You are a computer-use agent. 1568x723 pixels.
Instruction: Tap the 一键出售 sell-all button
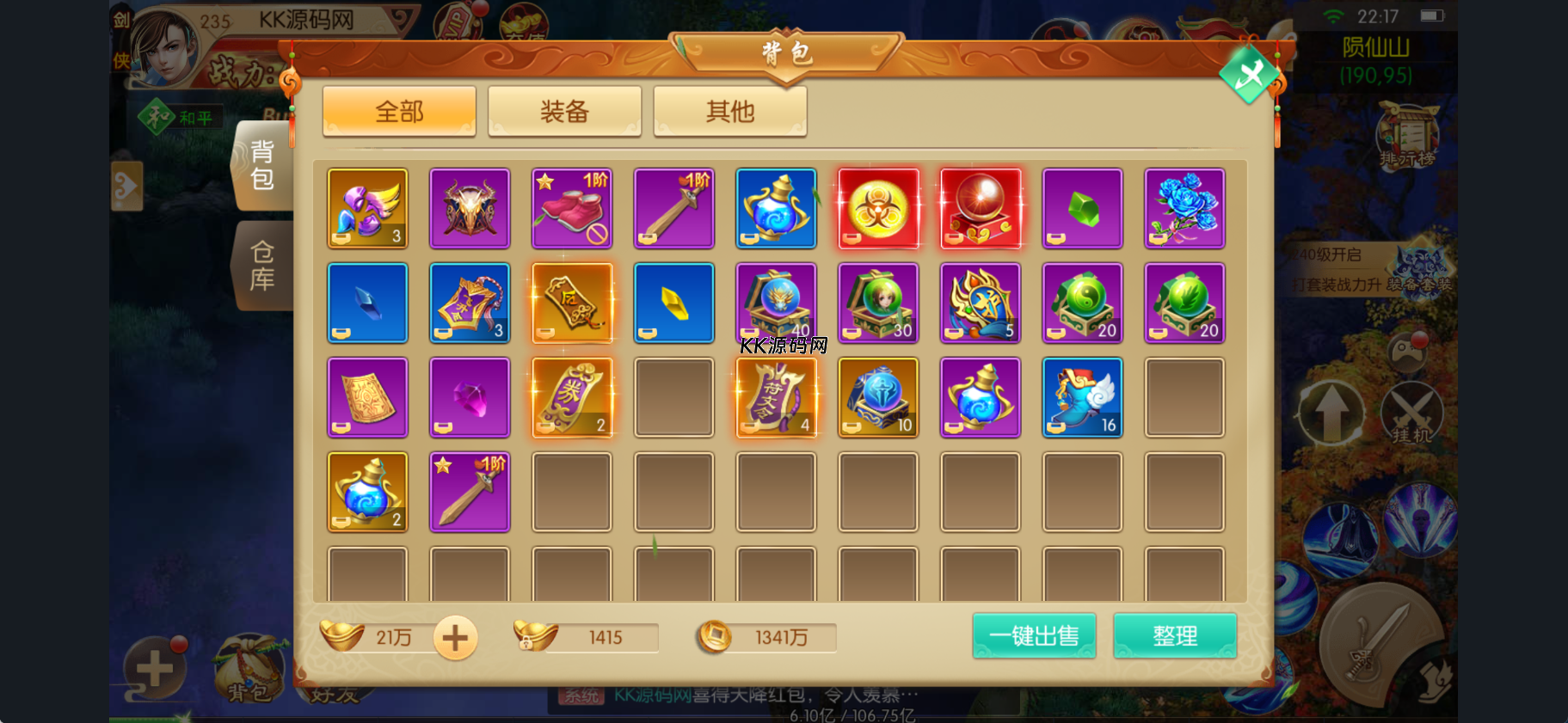pyautogui.click(x=1034, y=636)
